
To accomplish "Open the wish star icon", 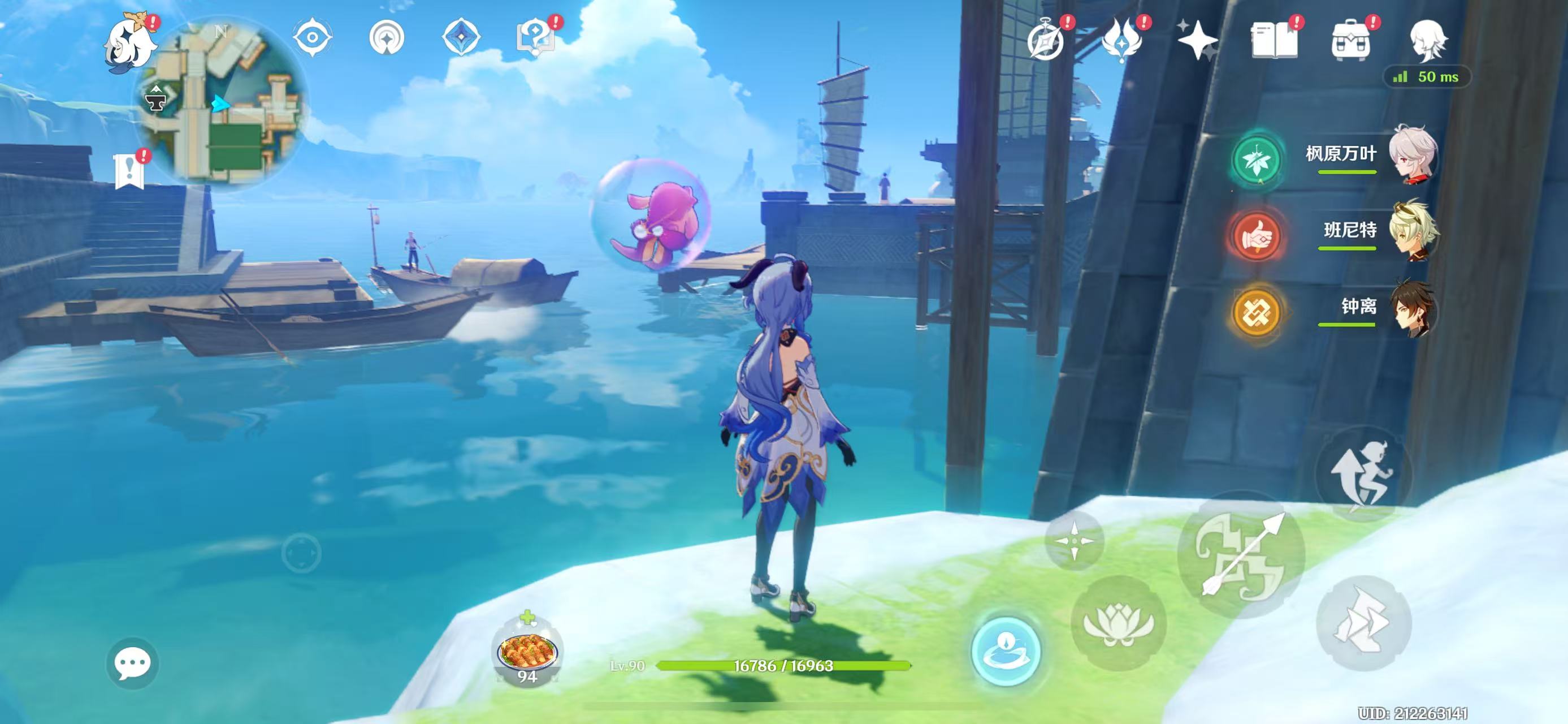I will click(1197, 40).
